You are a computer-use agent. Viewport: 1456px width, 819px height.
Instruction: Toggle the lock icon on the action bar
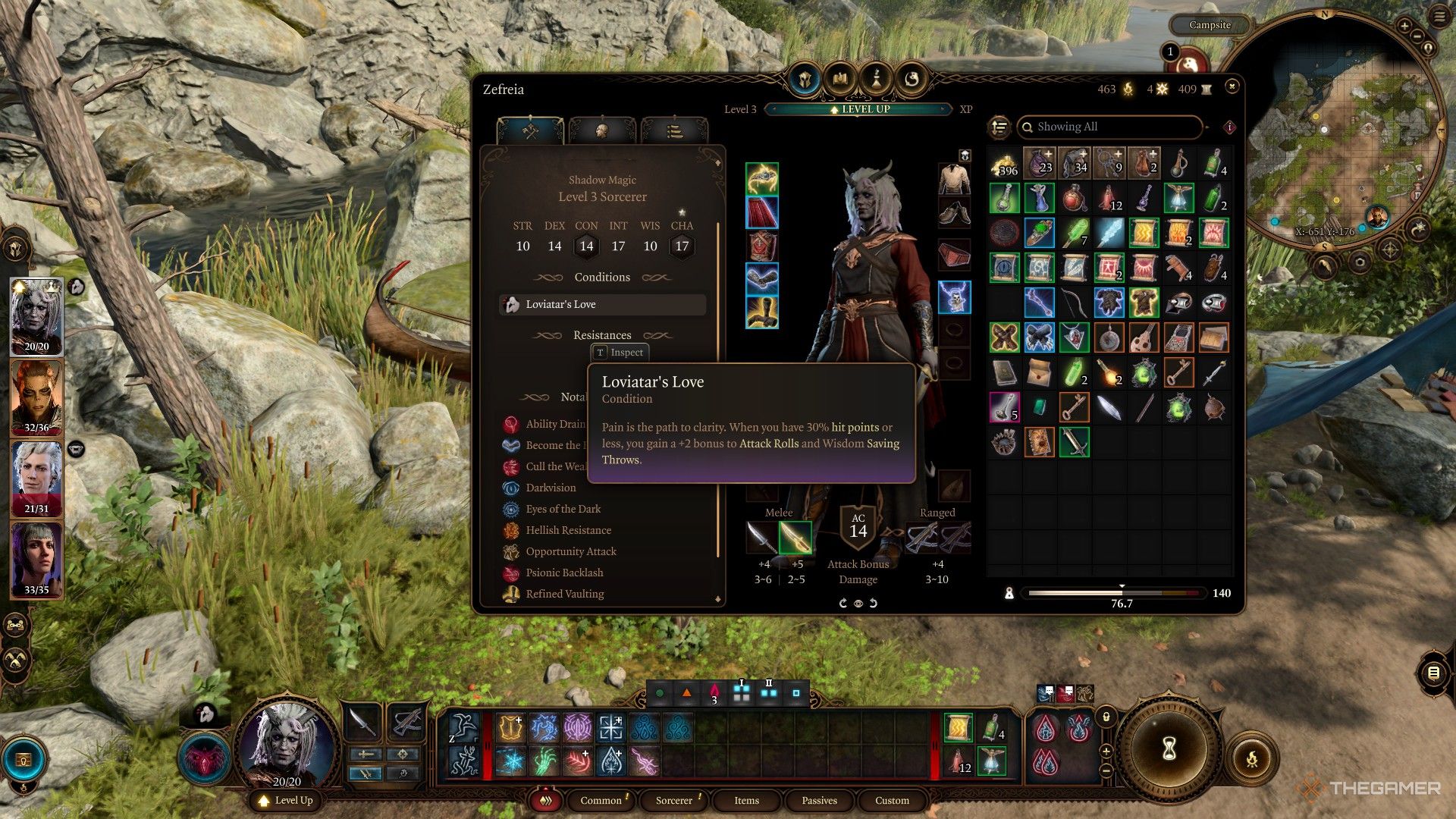click(x=1106, y=716)
